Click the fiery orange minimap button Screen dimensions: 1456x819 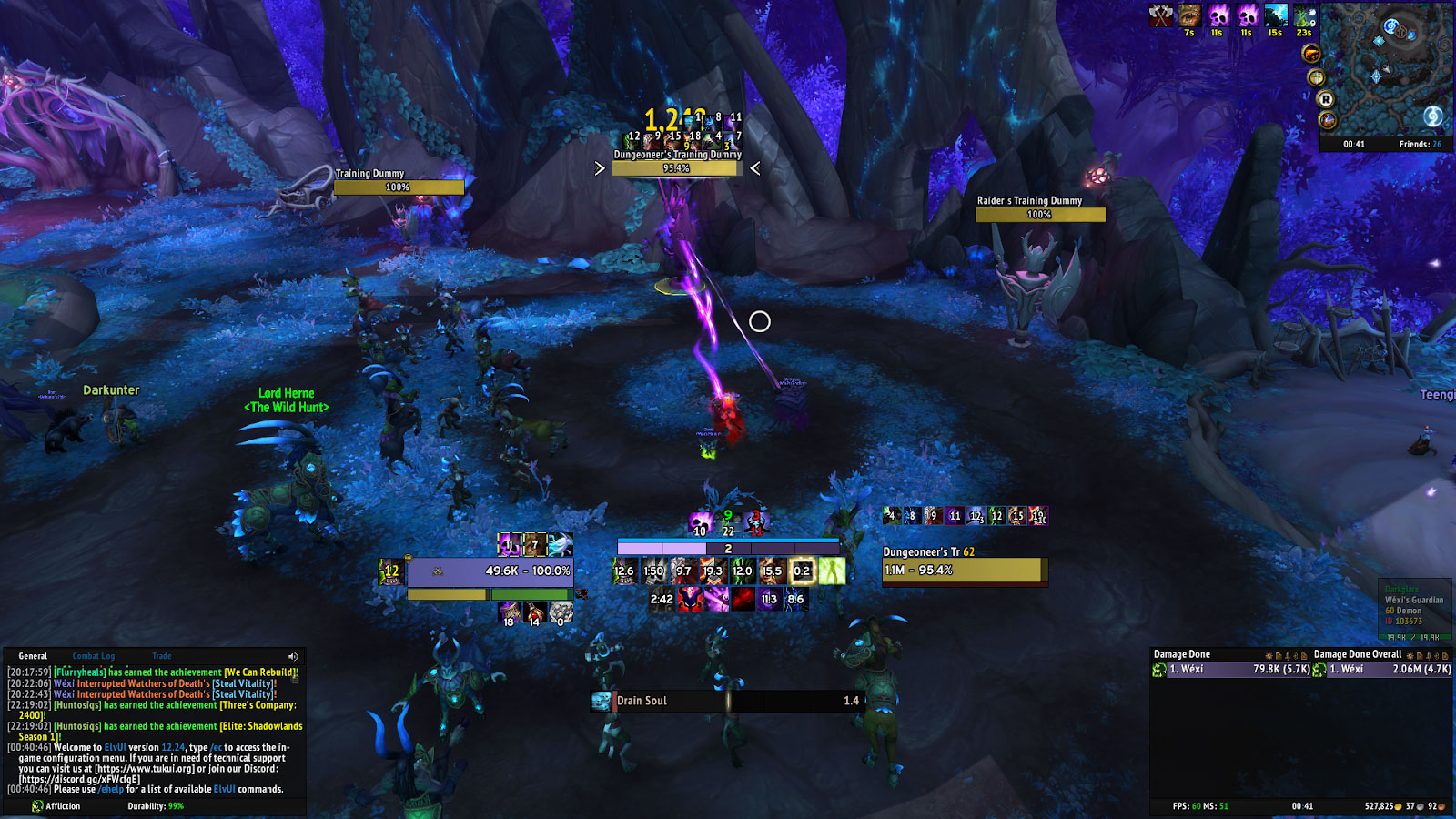1311,55
